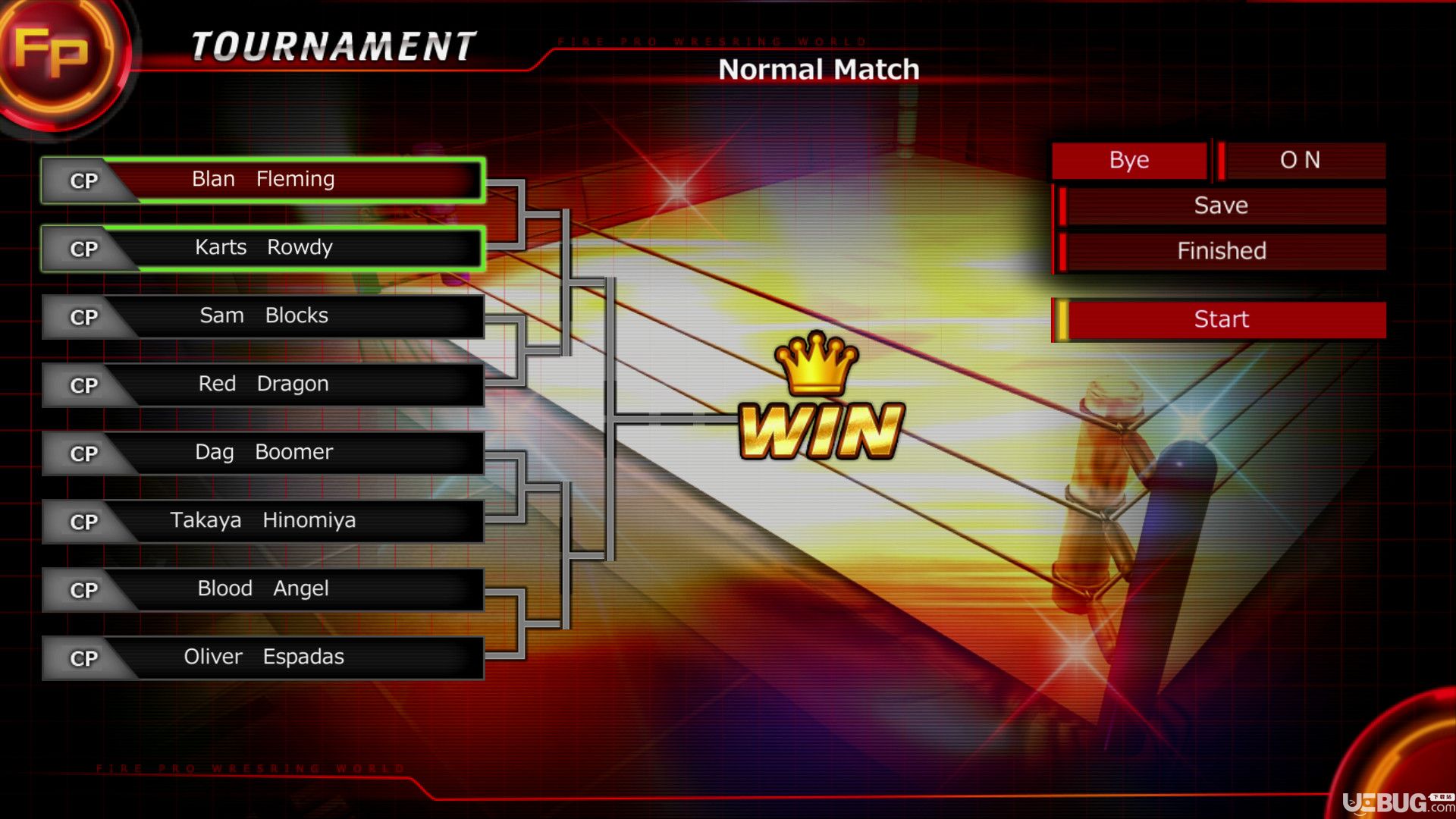Viewport: 1456px width, 819px height.
Task: Select the Bye setting
Action: (1129, 160)
